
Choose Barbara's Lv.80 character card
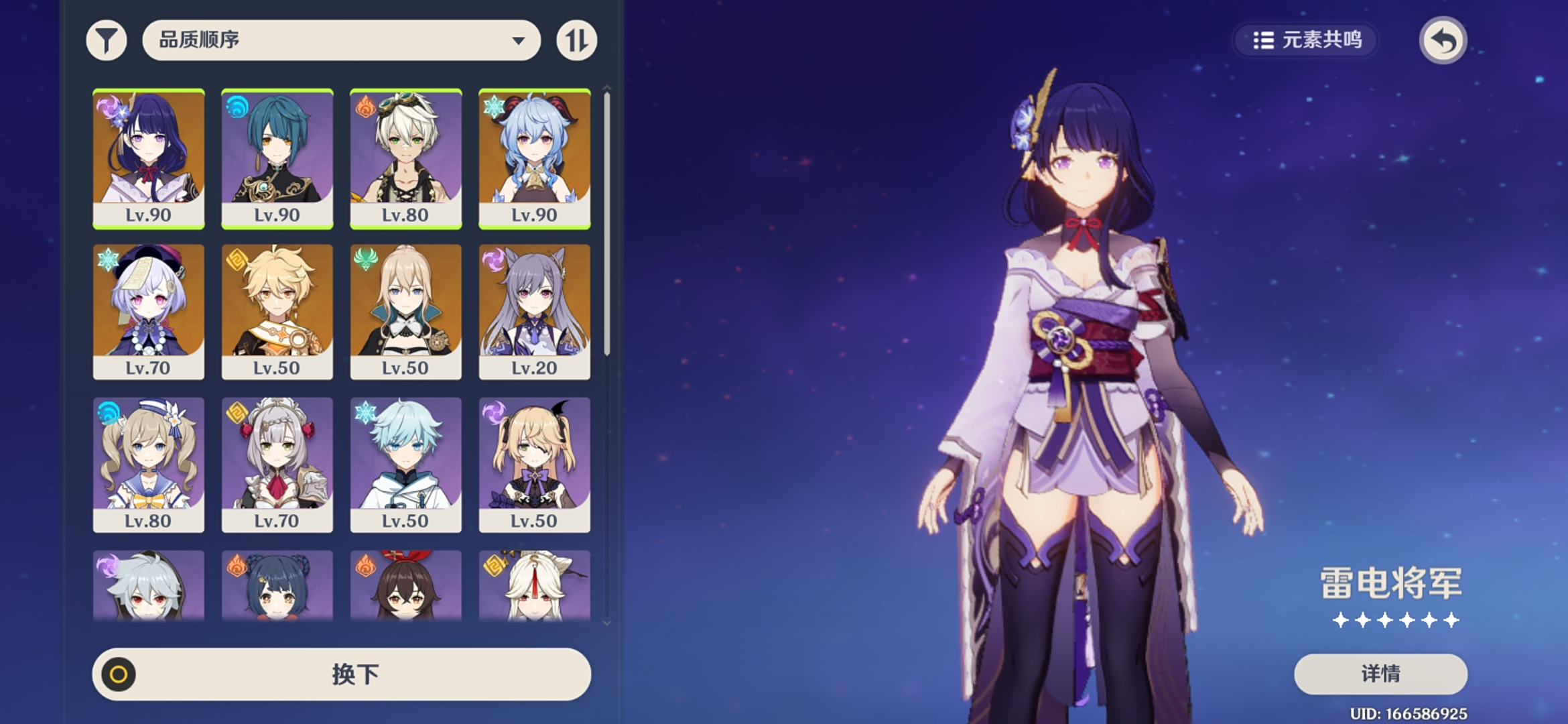coord(148,464)
